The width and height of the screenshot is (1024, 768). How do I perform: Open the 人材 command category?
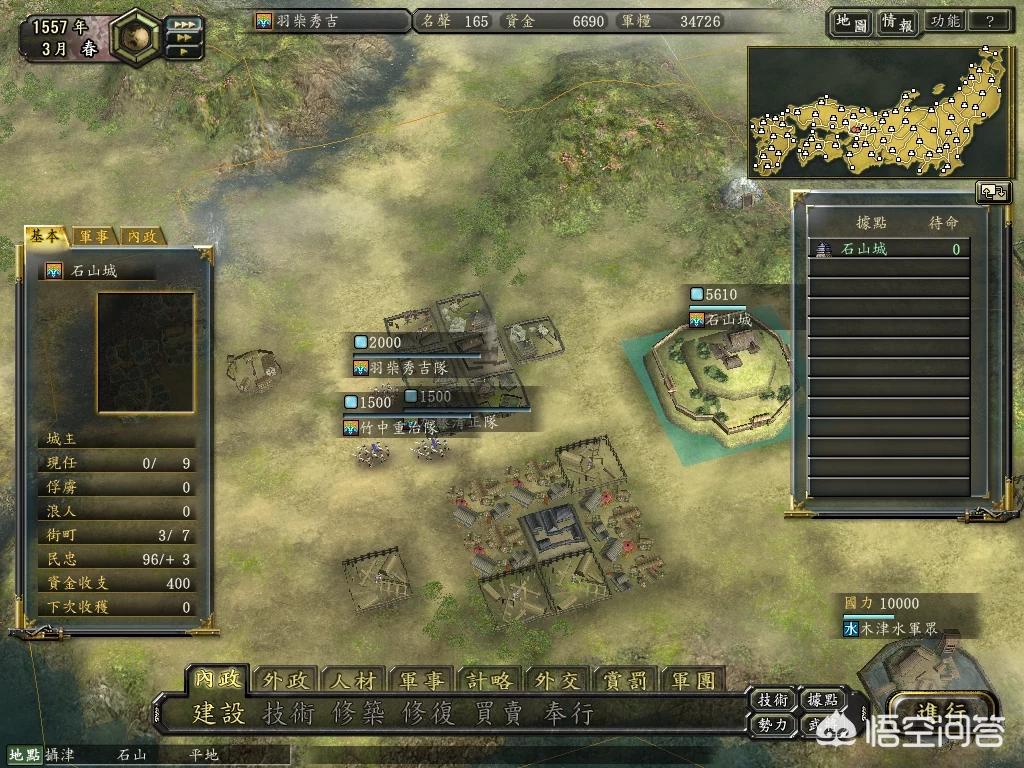[x=353, y=680]
